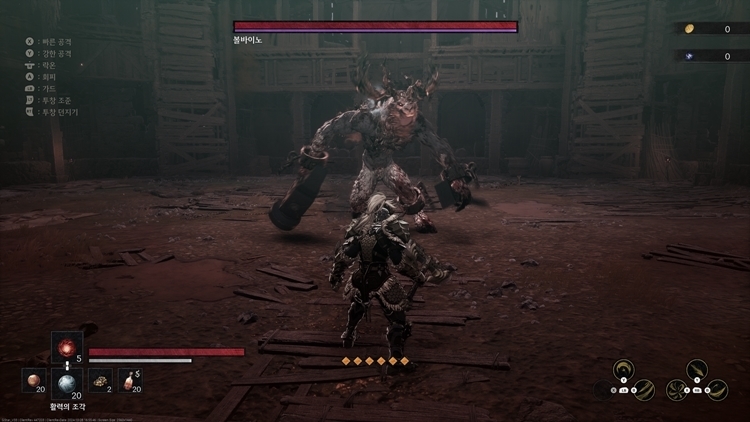Screen dimensions: 750x422
Task: Select the 활력의 조각 pale orb slot
Action: pos(66,382)
